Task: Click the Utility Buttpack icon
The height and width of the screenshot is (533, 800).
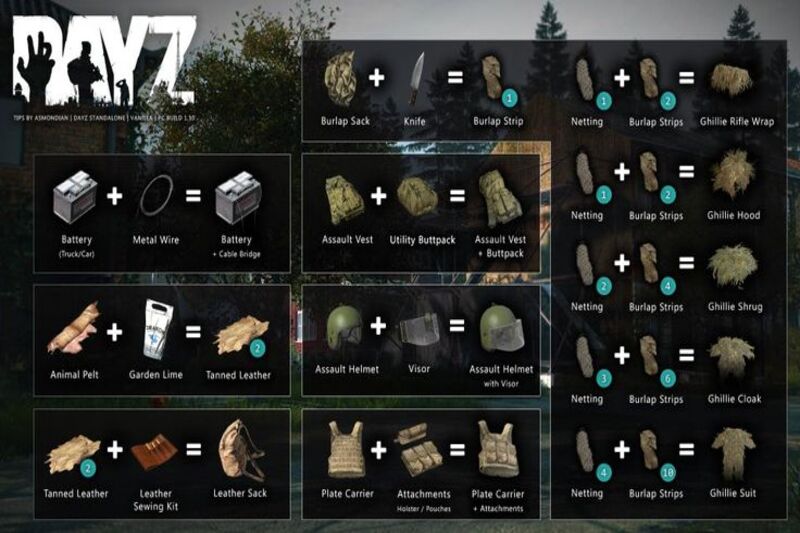Action: 417,194
